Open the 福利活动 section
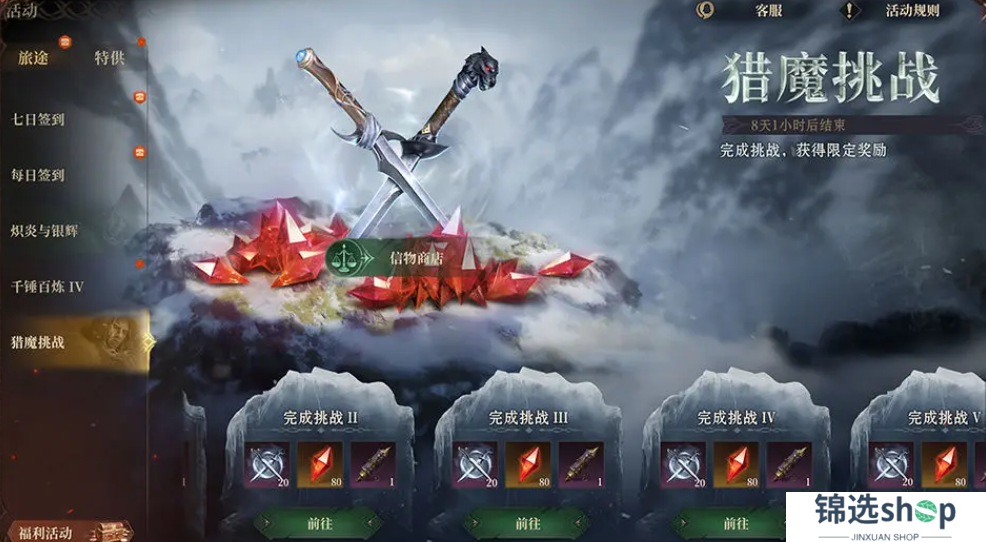The height and width of the screenshot is (542, 986). pos(45,532)
